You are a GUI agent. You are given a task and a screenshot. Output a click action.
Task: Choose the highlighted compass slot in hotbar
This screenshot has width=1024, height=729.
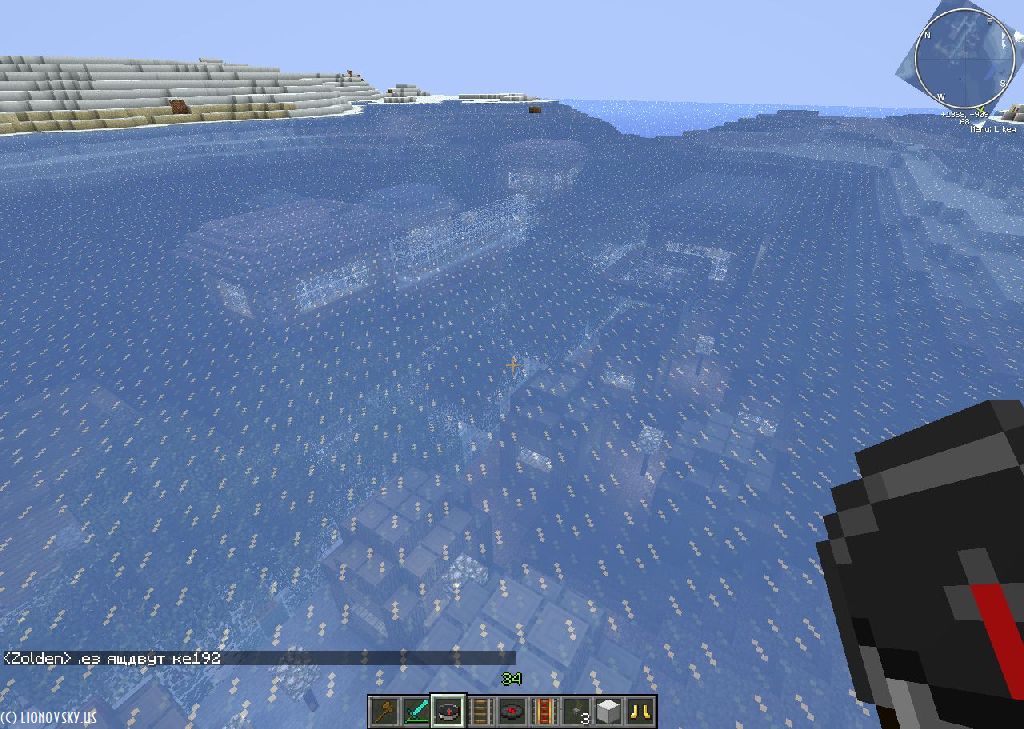447,712
